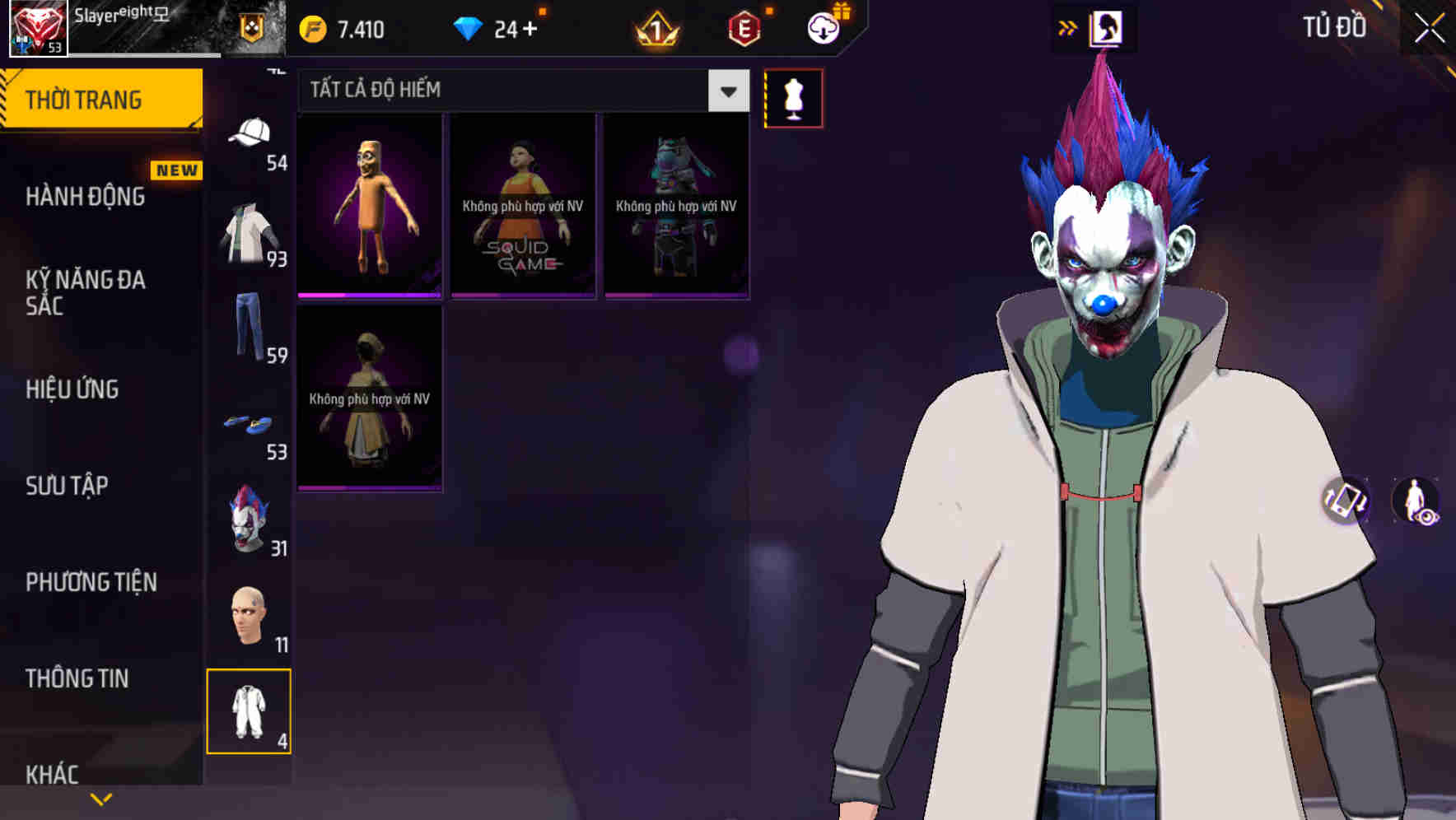1456x820 pixels.
Task: Switch to the HÀNH ĐỘNG tab
Action: click(x=86, y=196)
